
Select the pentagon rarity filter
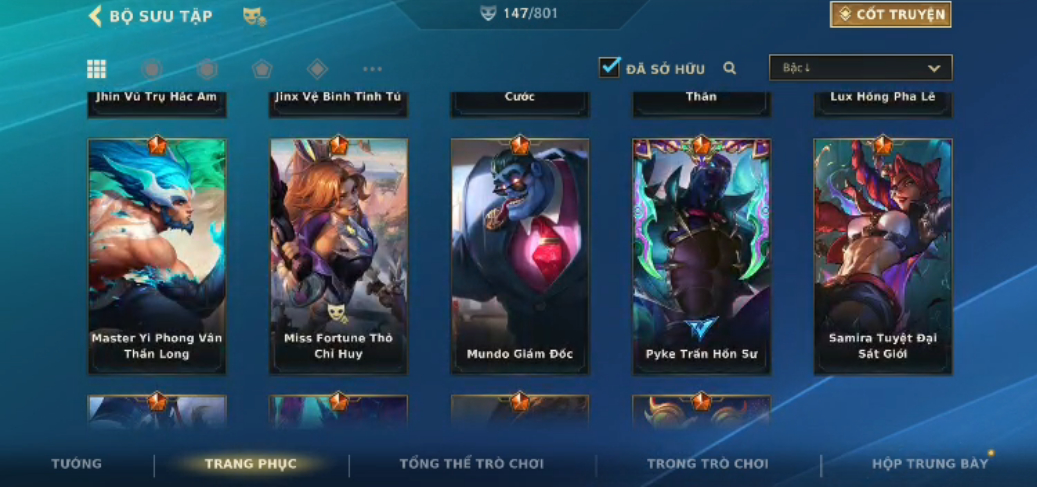click(262, 69)
